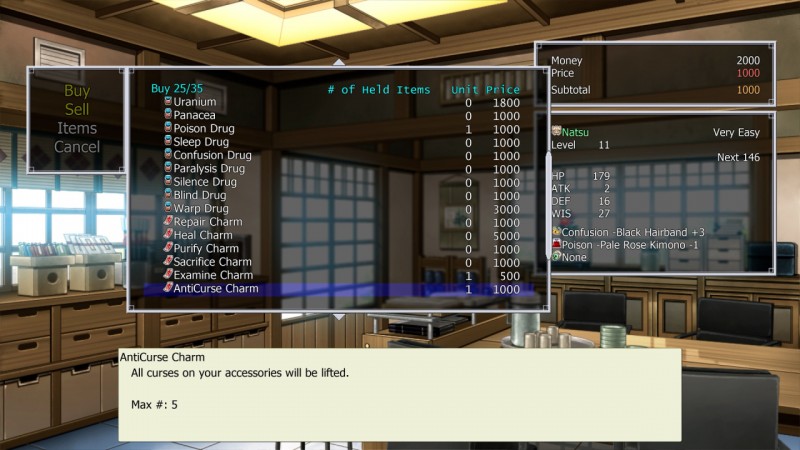Choose the Silence Drug item
This screenshot has width=800, height=450.
pos(205,182)
